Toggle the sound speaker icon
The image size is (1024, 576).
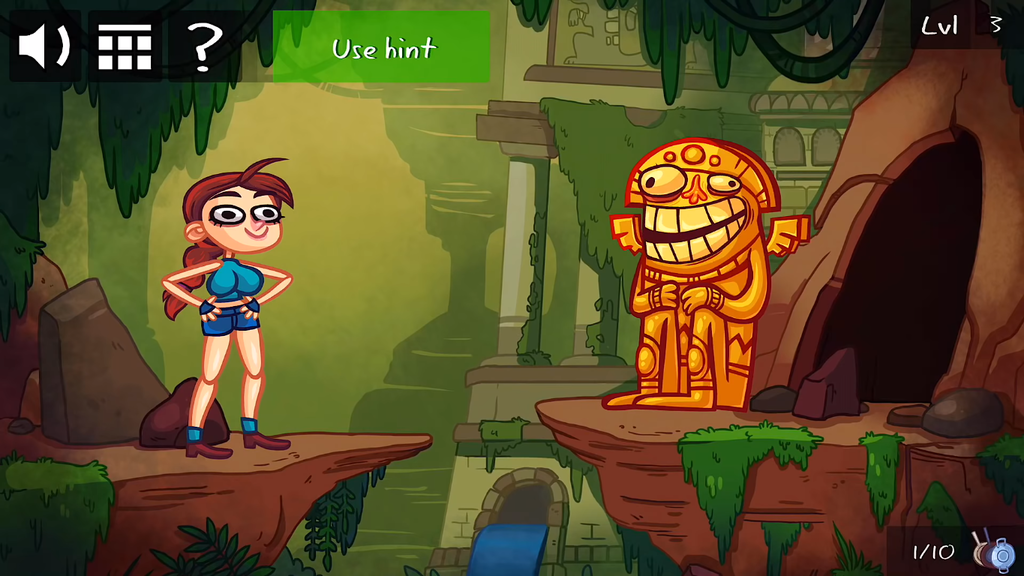[x=45, y=46]
